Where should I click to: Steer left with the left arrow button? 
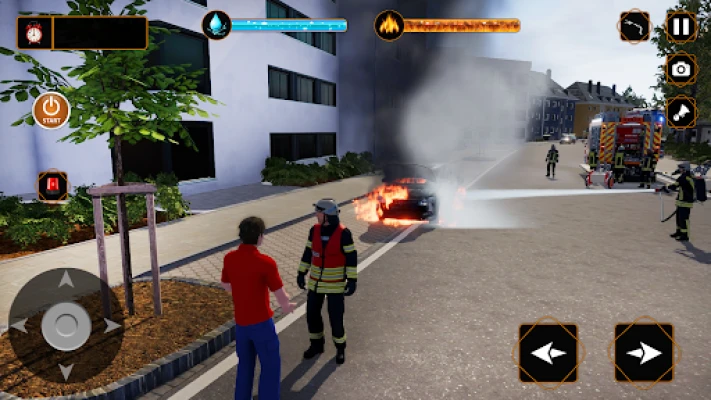(548, 352)
